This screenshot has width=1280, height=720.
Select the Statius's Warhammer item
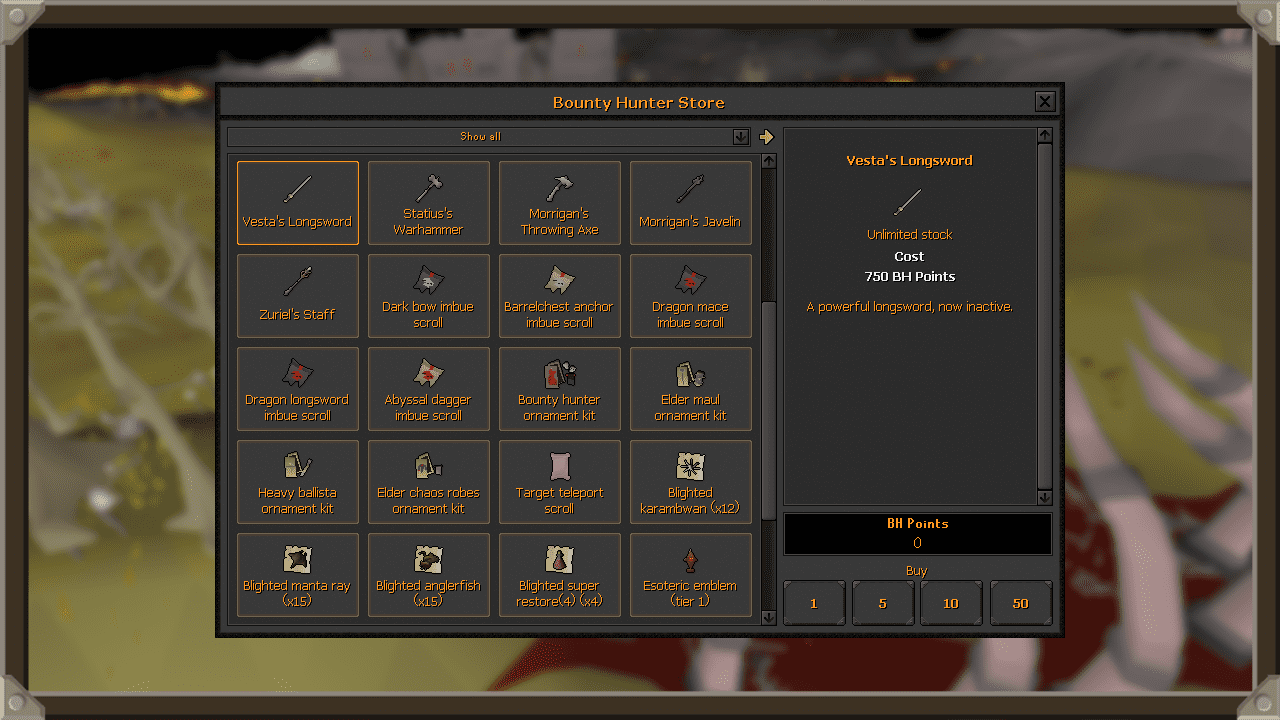point(428,203)
